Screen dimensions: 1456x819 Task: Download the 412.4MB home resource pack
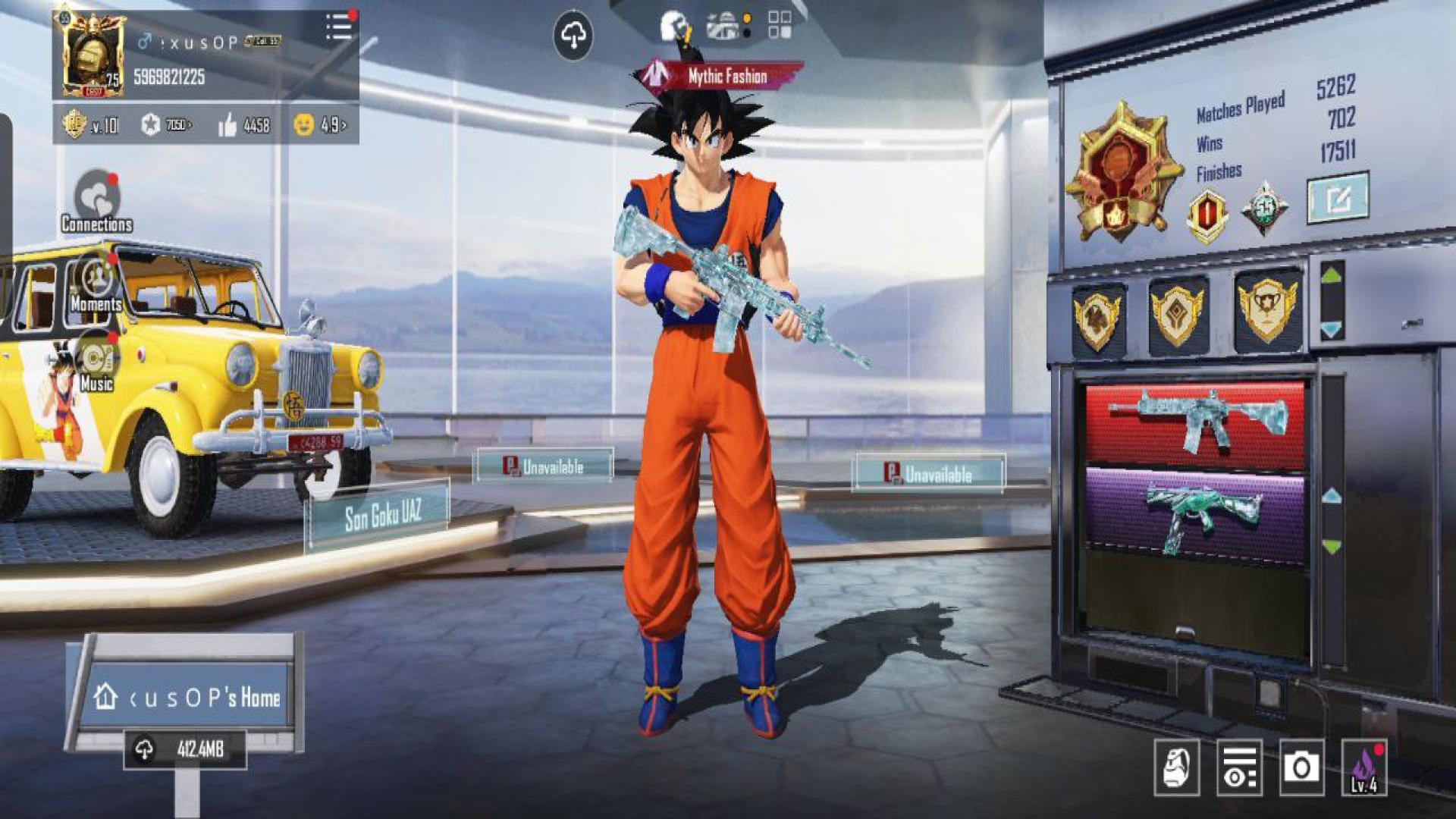click(x=185, y=749)
